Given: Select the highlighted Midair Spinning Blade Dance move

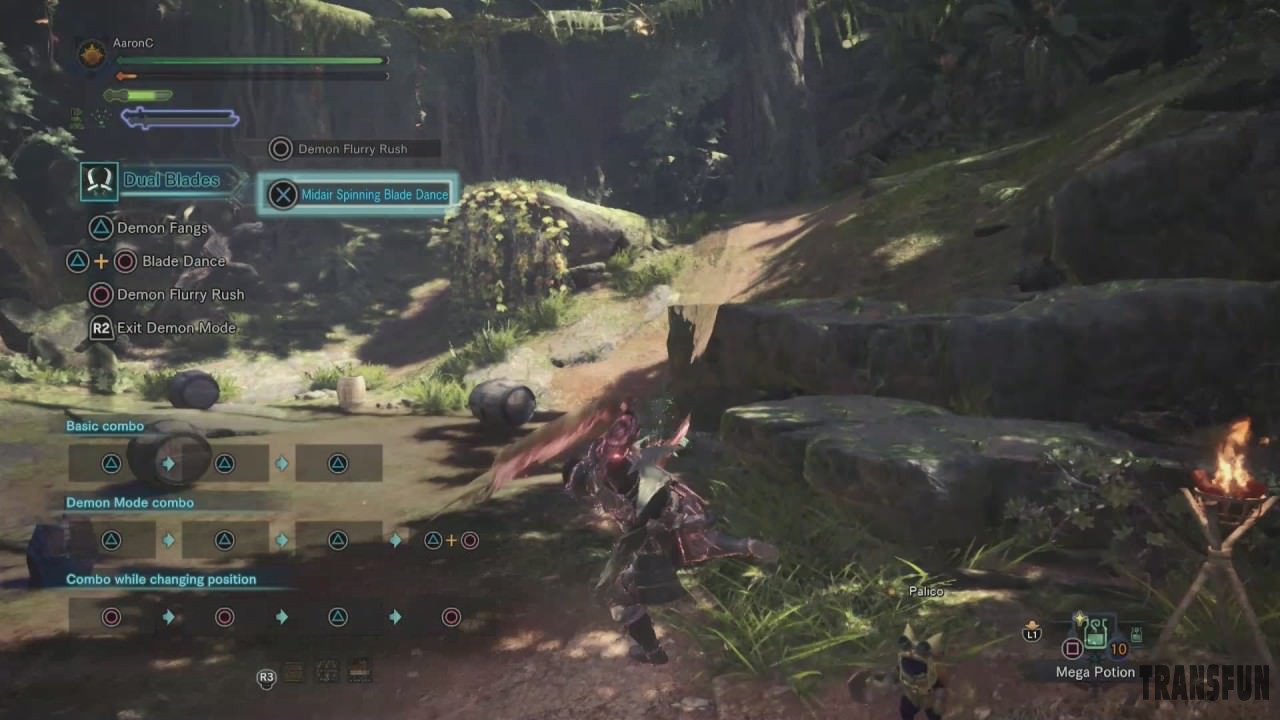Looking at the screenshot, I should [x=358, y=195].
